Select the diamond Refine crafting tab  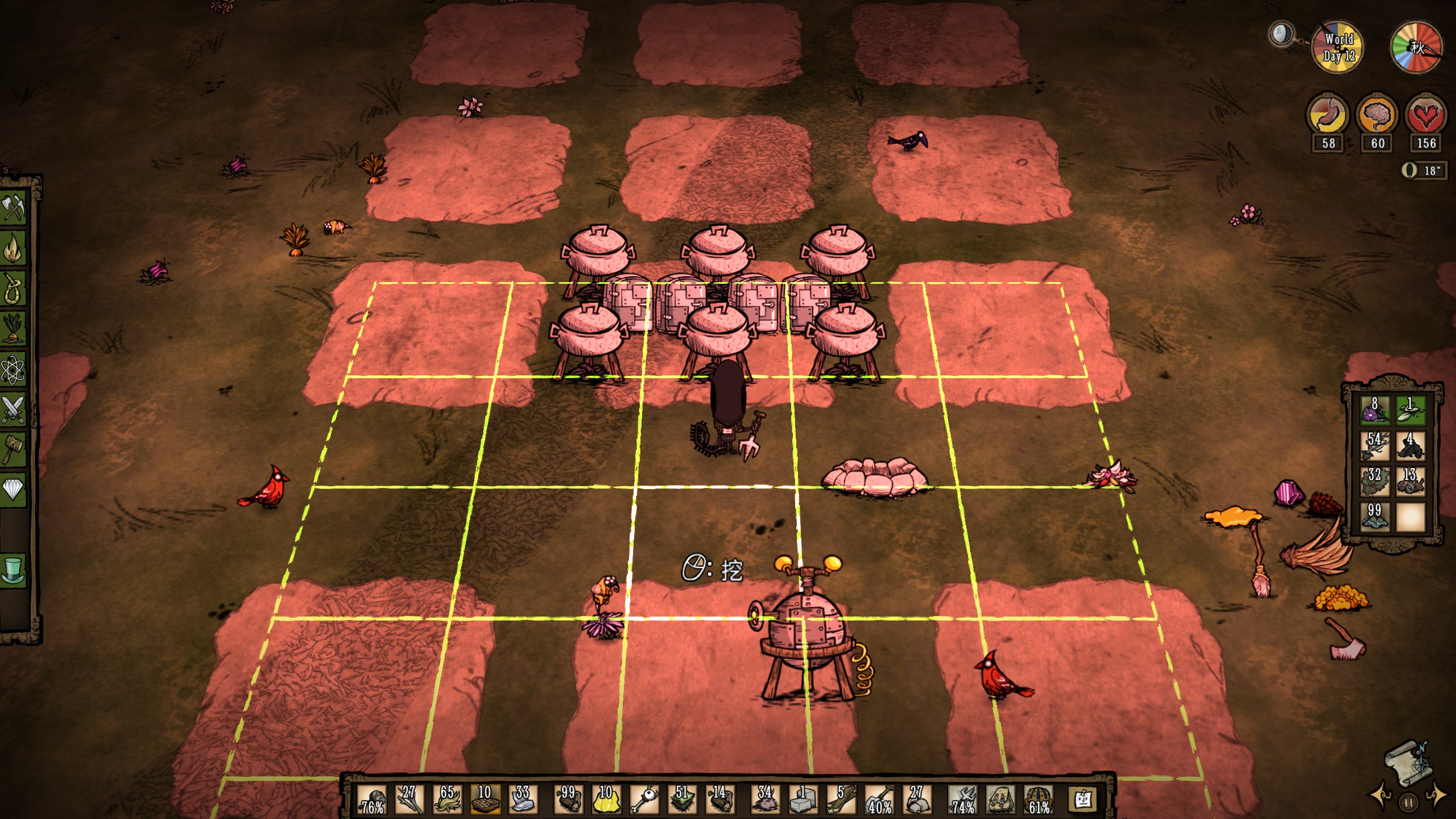coord(14,489)
